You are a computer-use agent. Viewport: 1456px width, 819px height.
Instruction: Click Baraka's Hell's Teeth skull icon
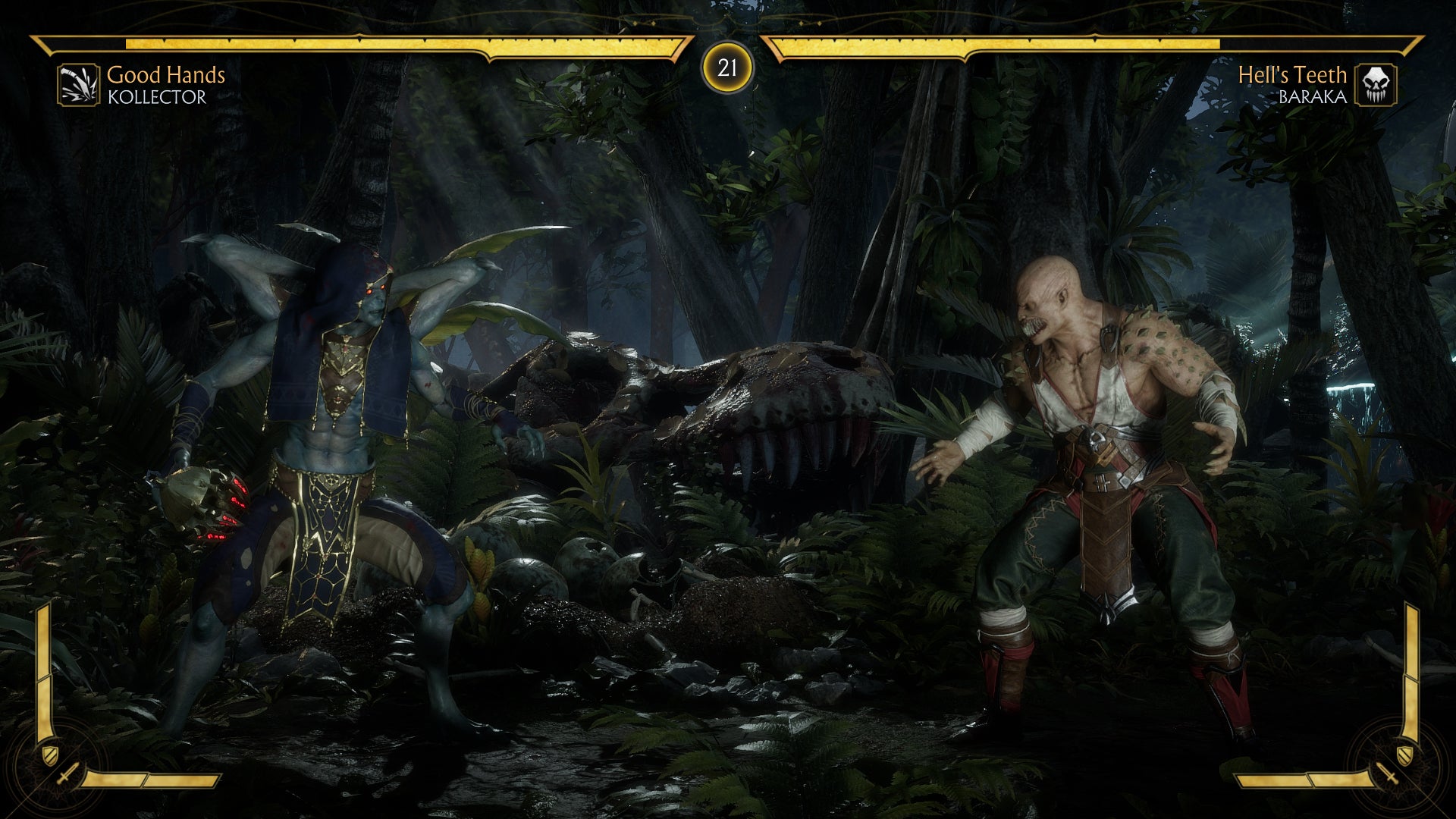point(1376,84)
